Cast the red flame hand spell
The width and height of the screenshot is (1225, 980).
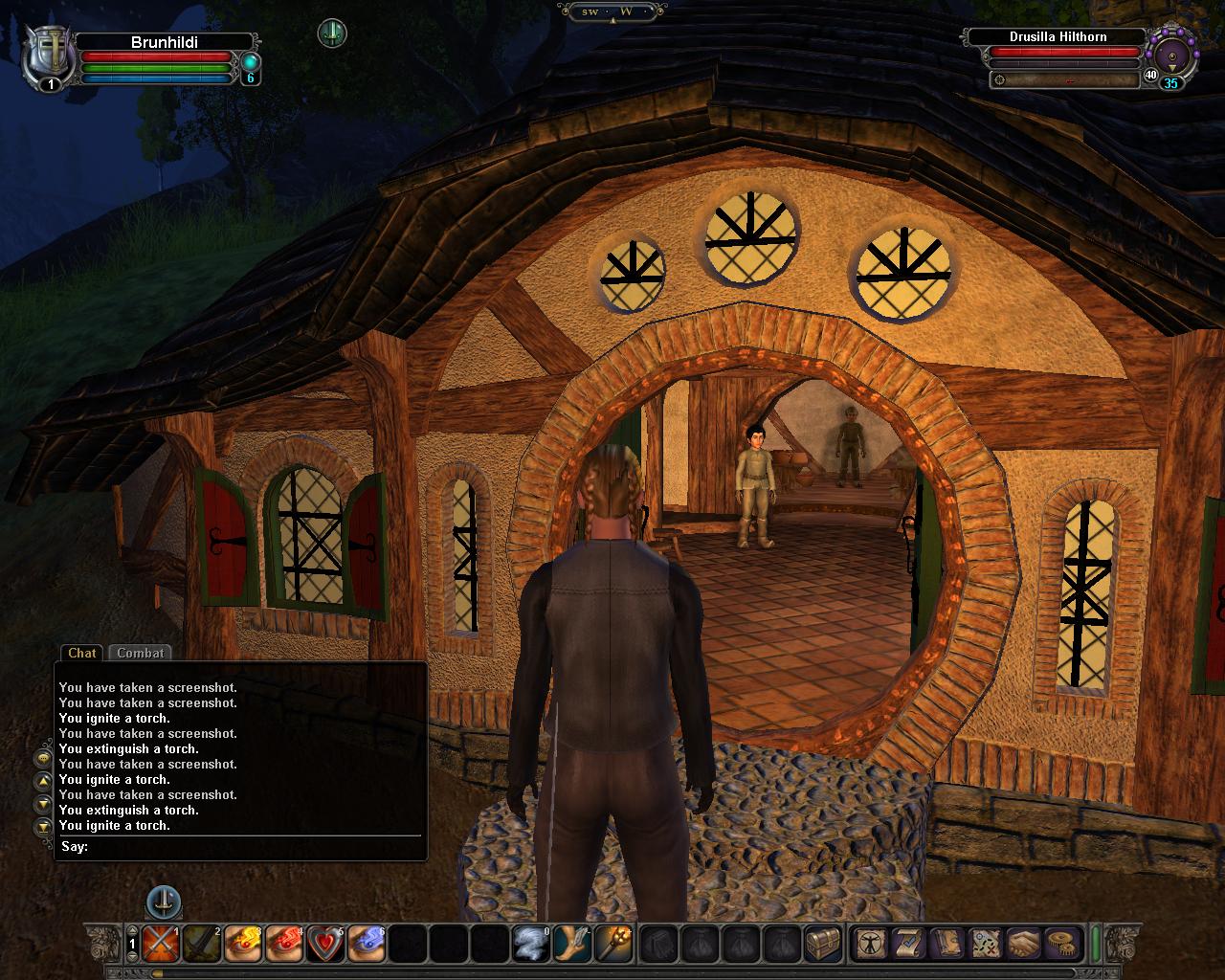click(x=284, y=944)
